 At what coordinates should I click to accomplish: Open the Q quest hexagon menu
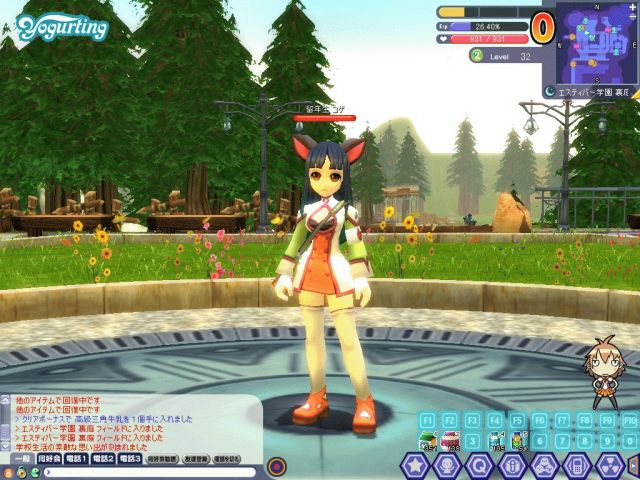(479, 466)
